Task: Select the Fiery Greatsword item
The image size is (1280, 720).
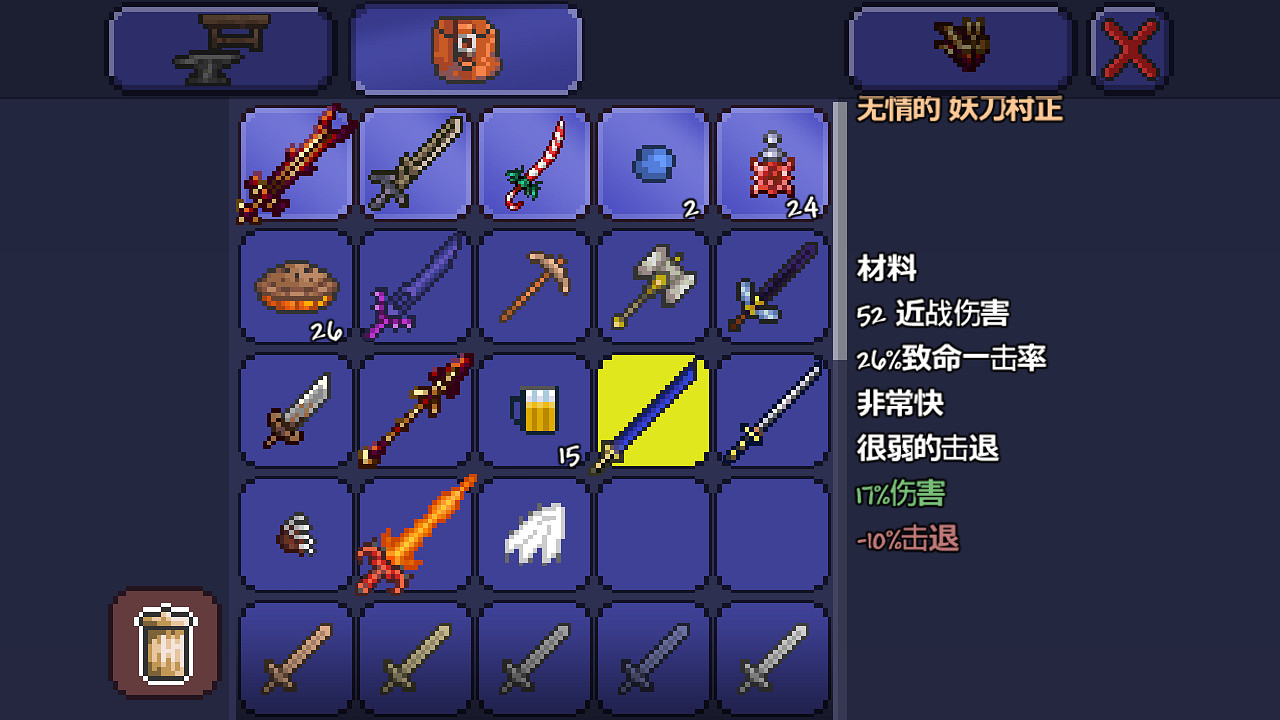Action: pyautogui.click(x=414, y=533)
